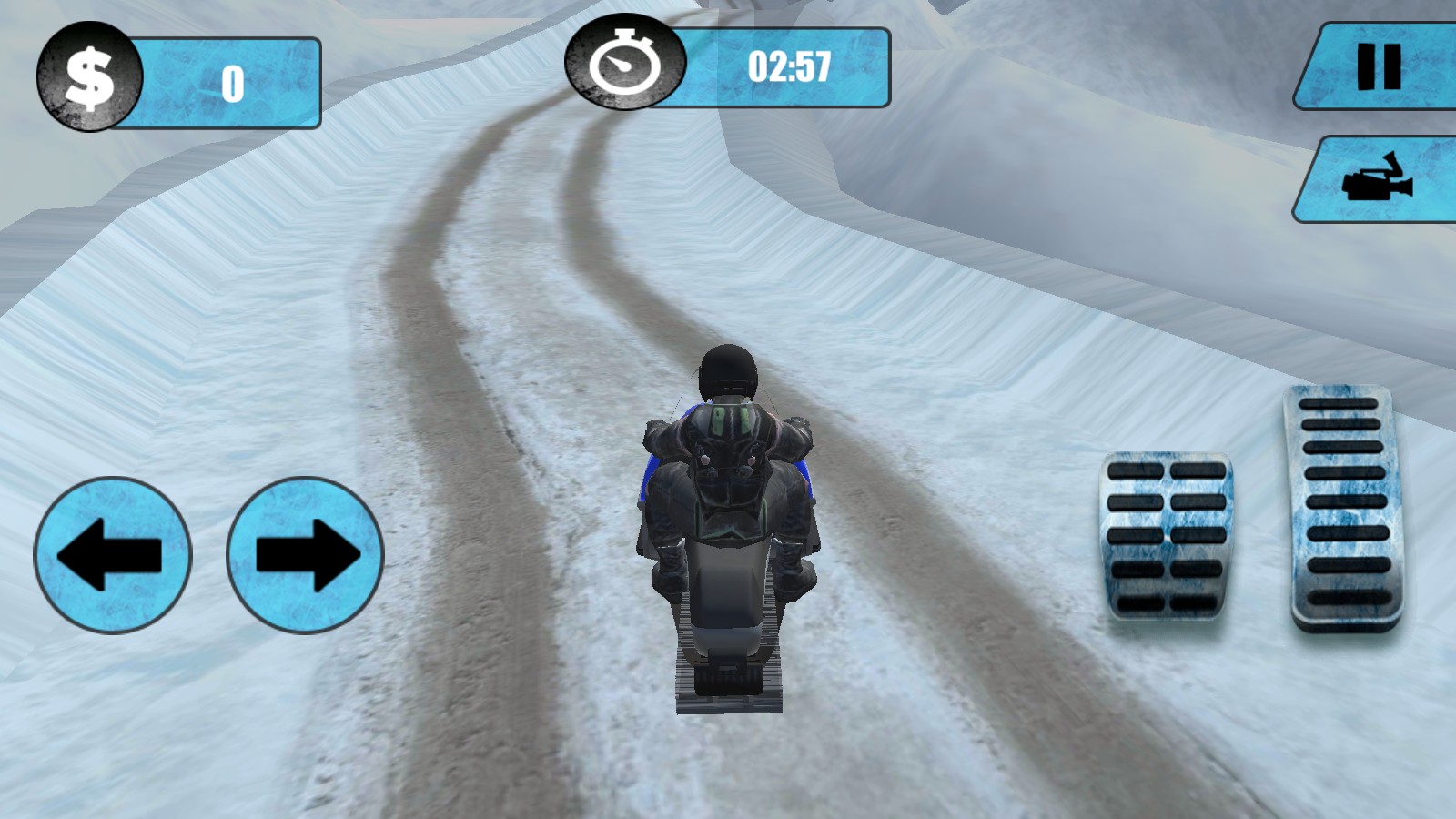Screen dimensions: 1456x819
Task: Steer left with the left arrow
Action: click(x=113, y=555)
